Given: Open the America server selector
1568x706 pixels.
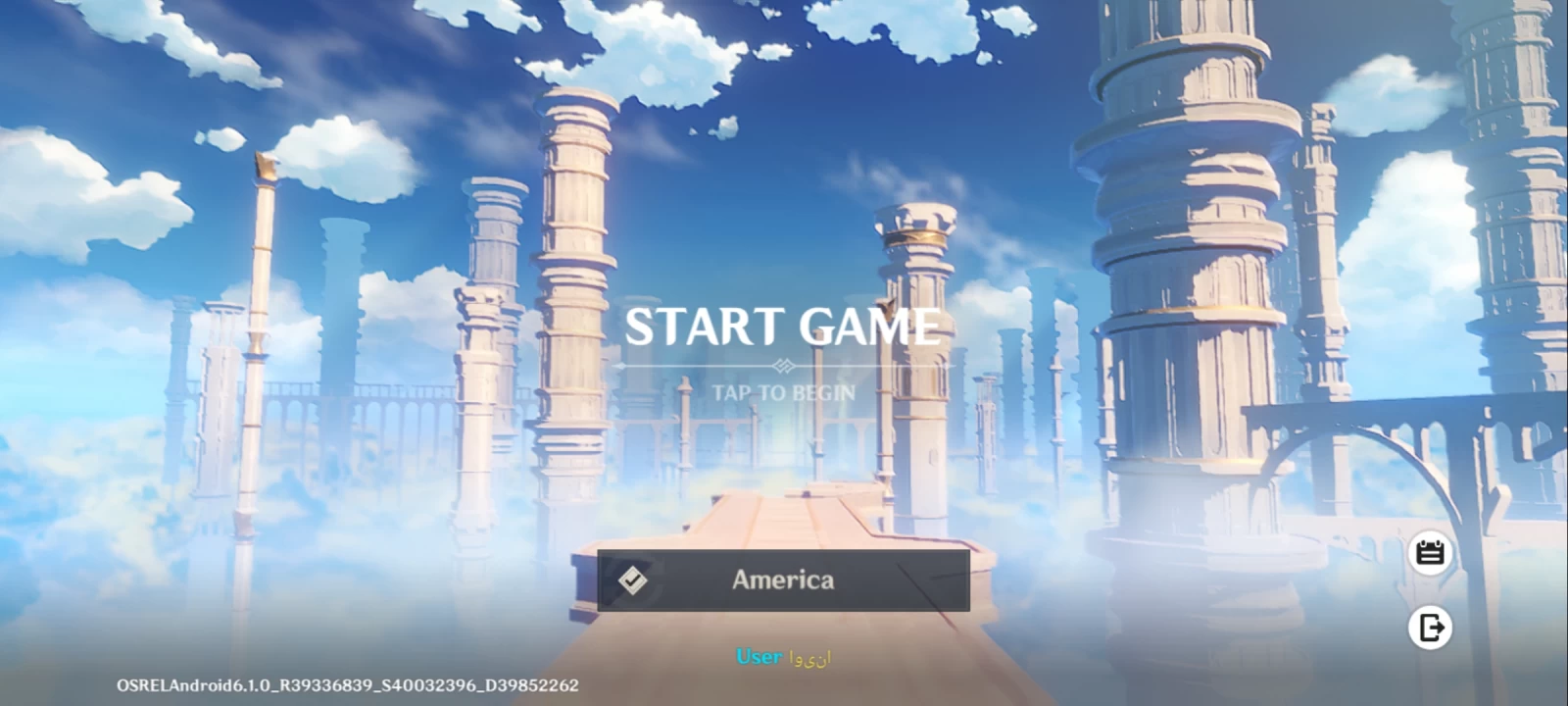Looking at the screenshot, I should (783, 580).
